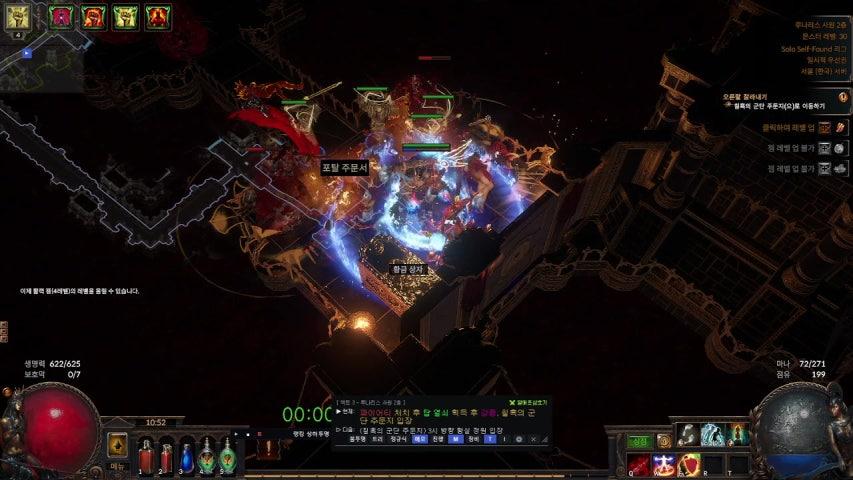Activate the E skill slot

click(x=689, y=464)
